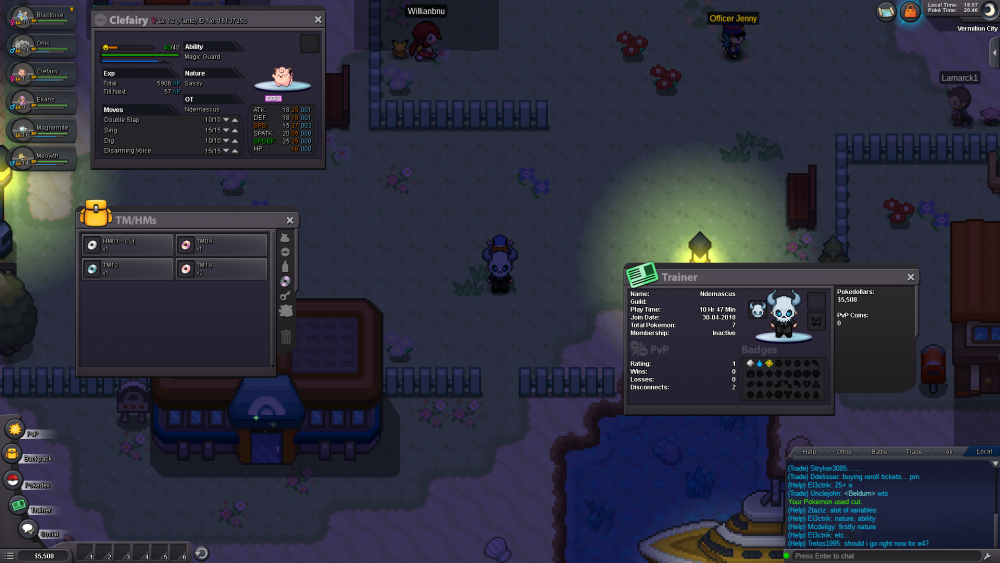Select the TM09 item slot
Image resolution: width=1000 pixels, height=563 pixels.
click(222, 245)
